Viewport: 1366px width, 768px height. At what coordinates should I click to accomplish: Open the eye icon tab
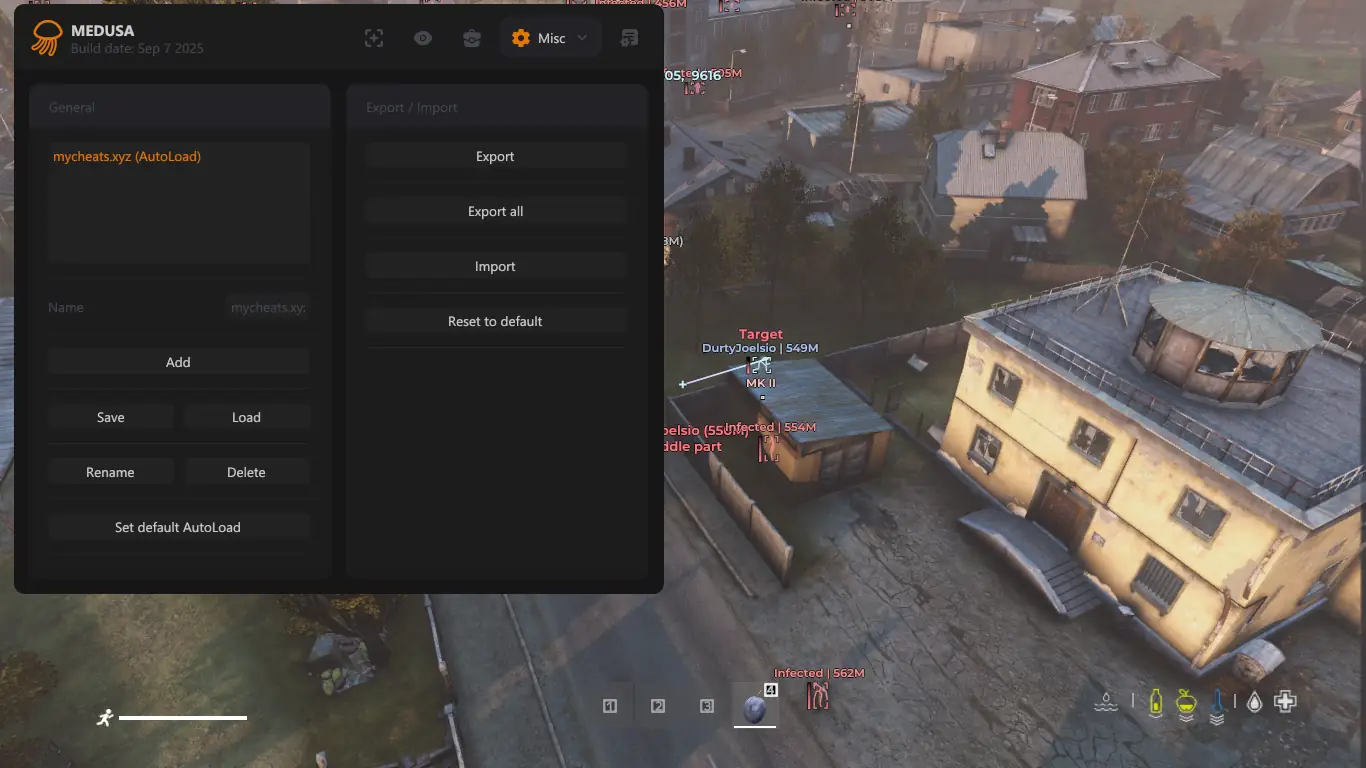(x=423, y=38)
